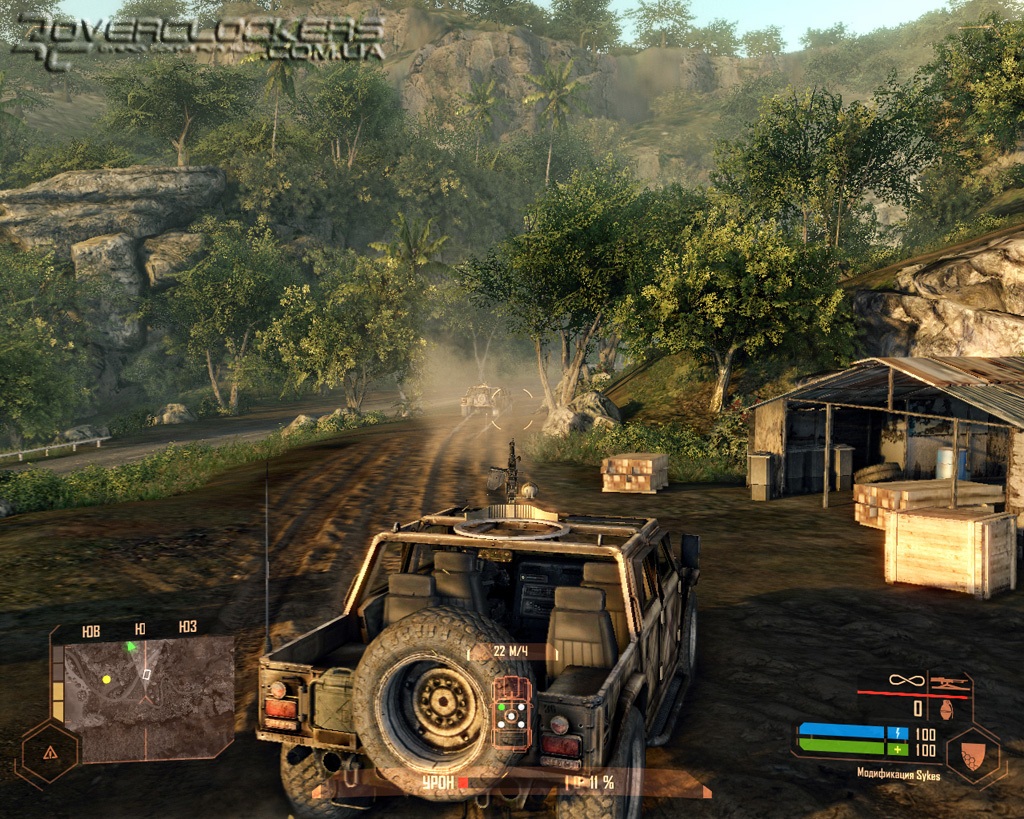Select the mounted machine gun weapon icon
This screenshot has width=1024, height=819.
coord(947,682)
